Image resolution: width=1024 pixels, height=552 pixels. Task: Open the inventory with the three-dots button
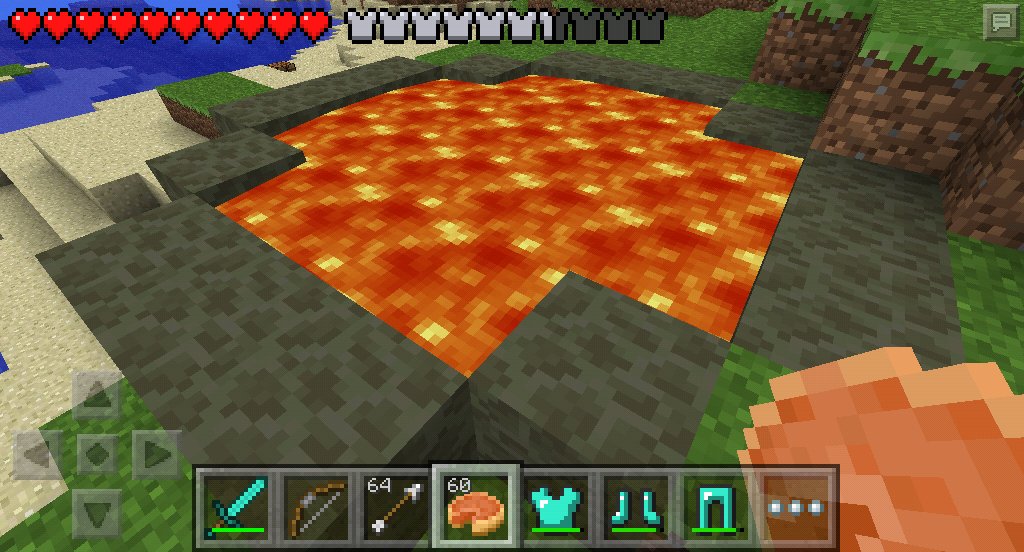[796, 505]
